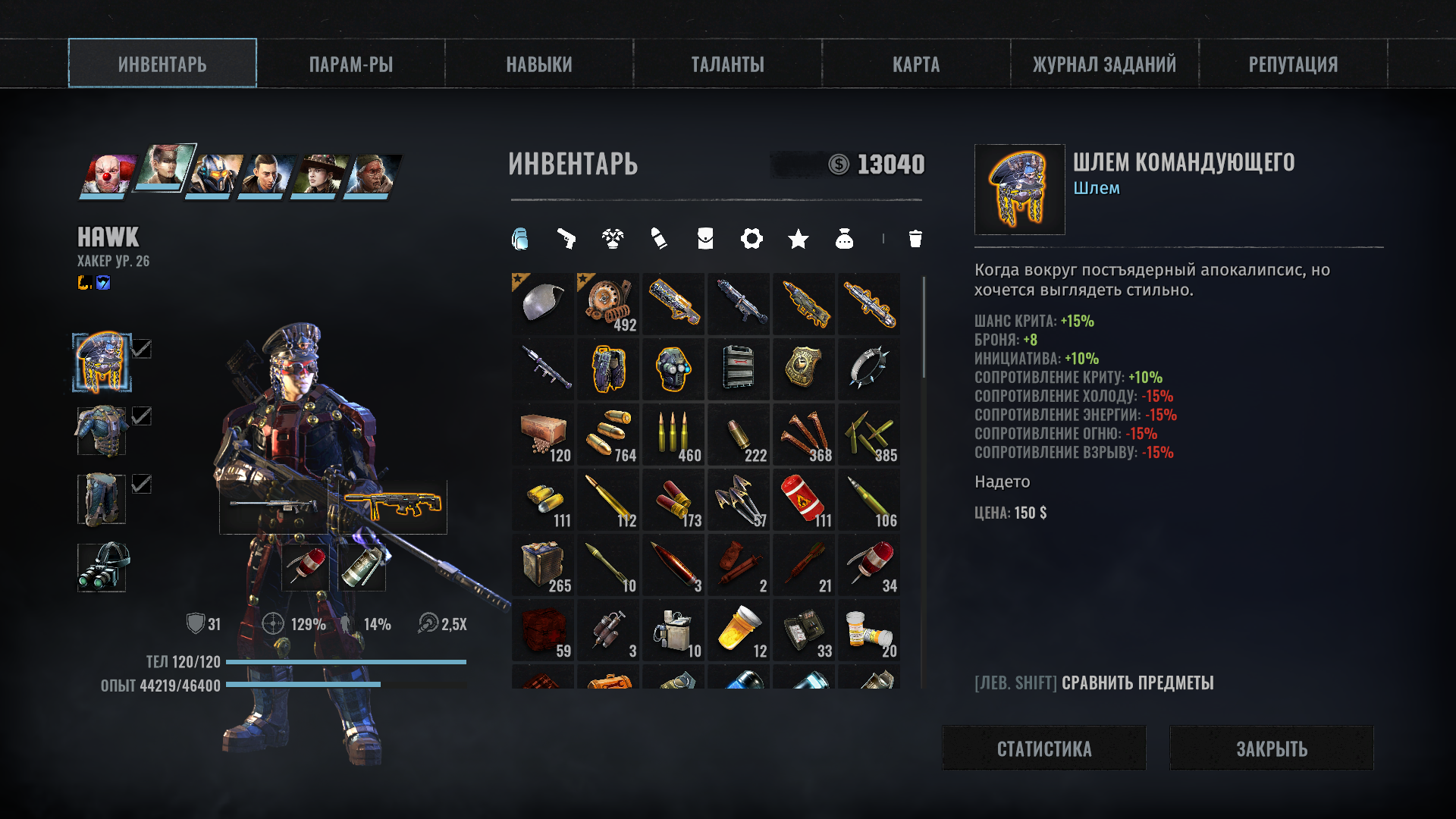This screenshot has height=819, width=1456.
Task: Select the night vision goggles slot
Action: coord(102,566)
